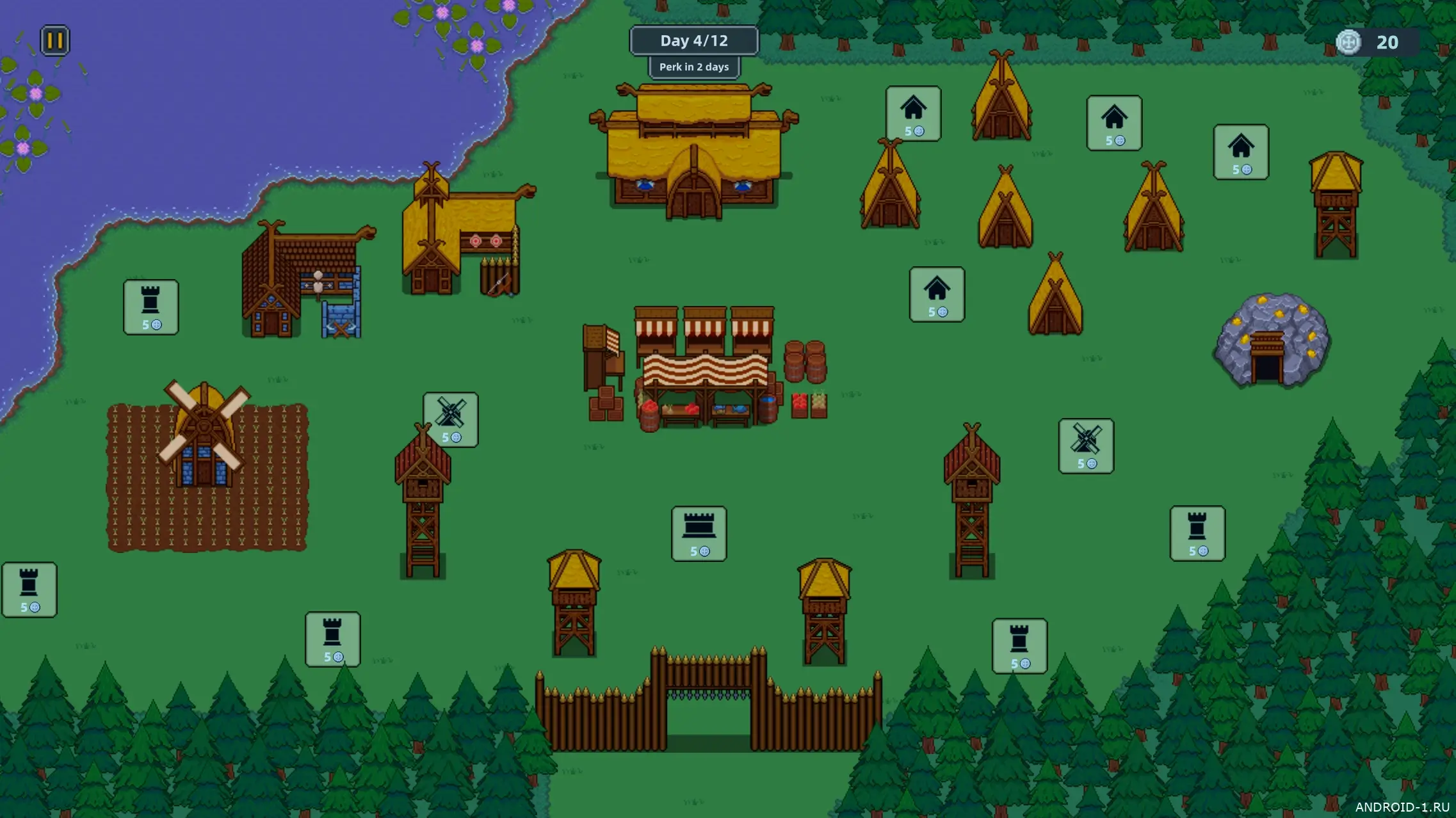Buy the windmill plot beside the market
Viewport: 1456px width, 818px height.
pyautogui.click(x=450, y=419)
